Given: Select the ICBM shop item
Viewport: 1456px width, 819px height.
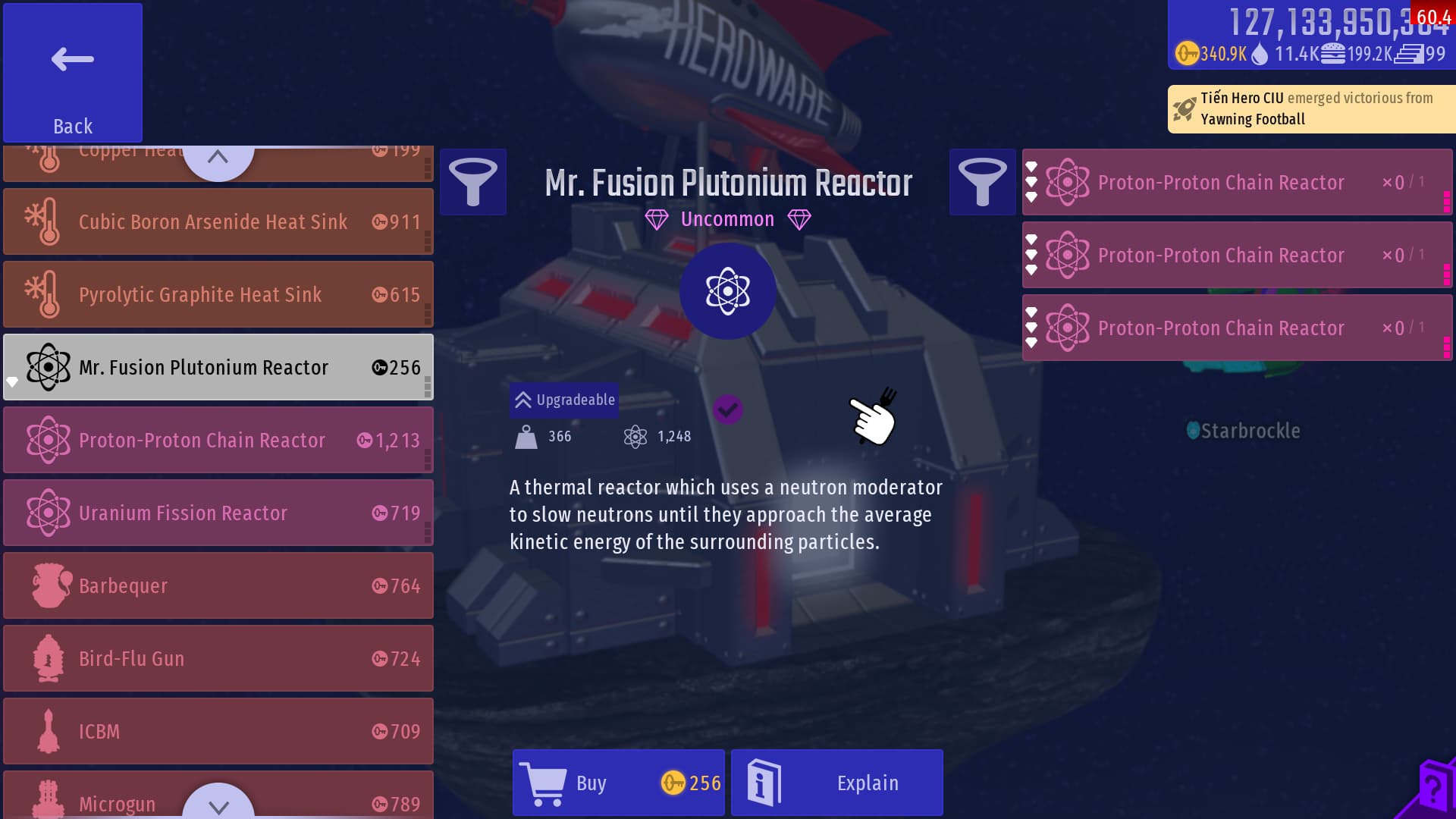Looking at the screenshot, I should coord(218,731).
